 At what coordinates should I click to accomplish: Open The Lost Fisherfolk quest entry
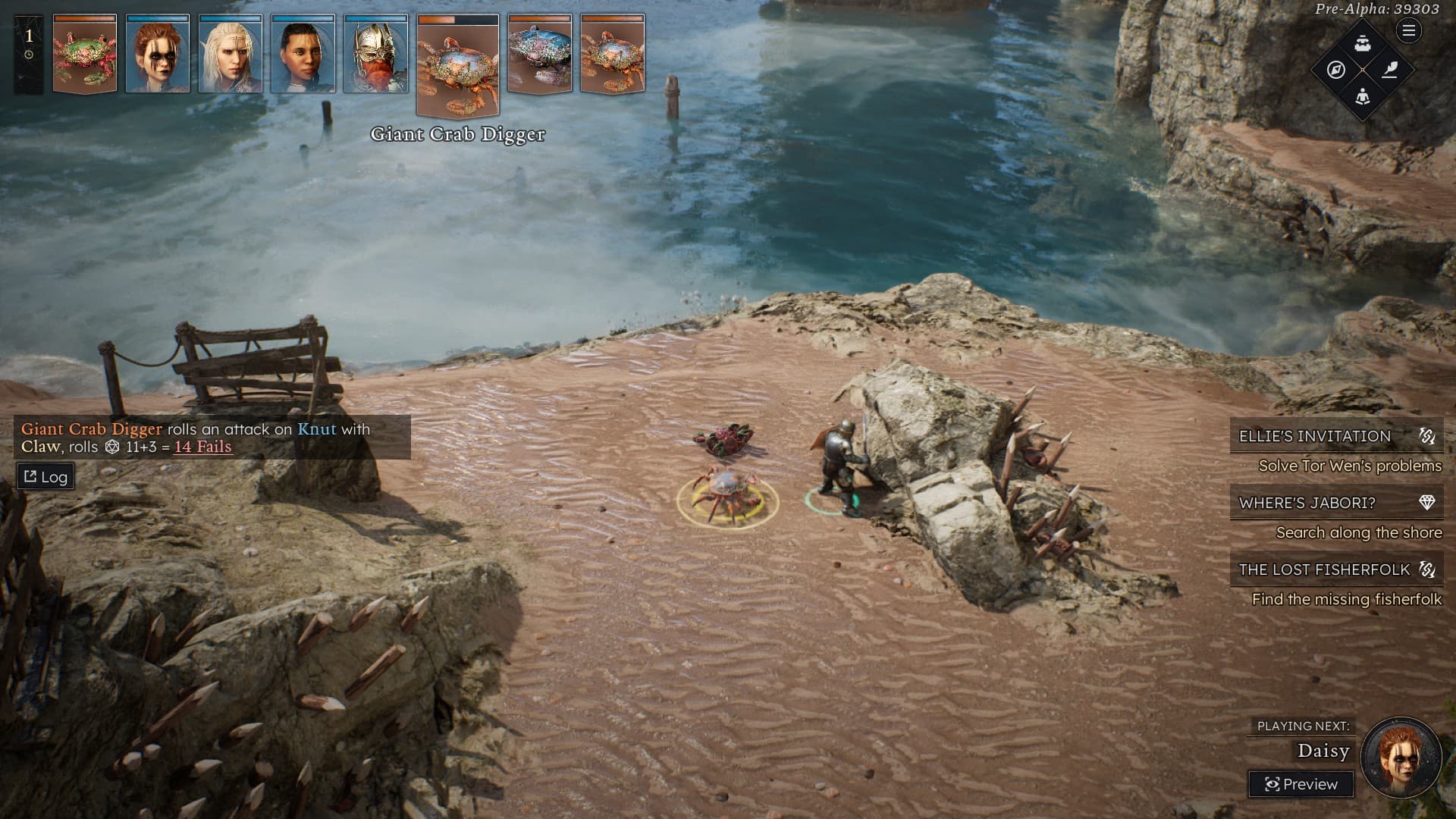coord(1335,570)
